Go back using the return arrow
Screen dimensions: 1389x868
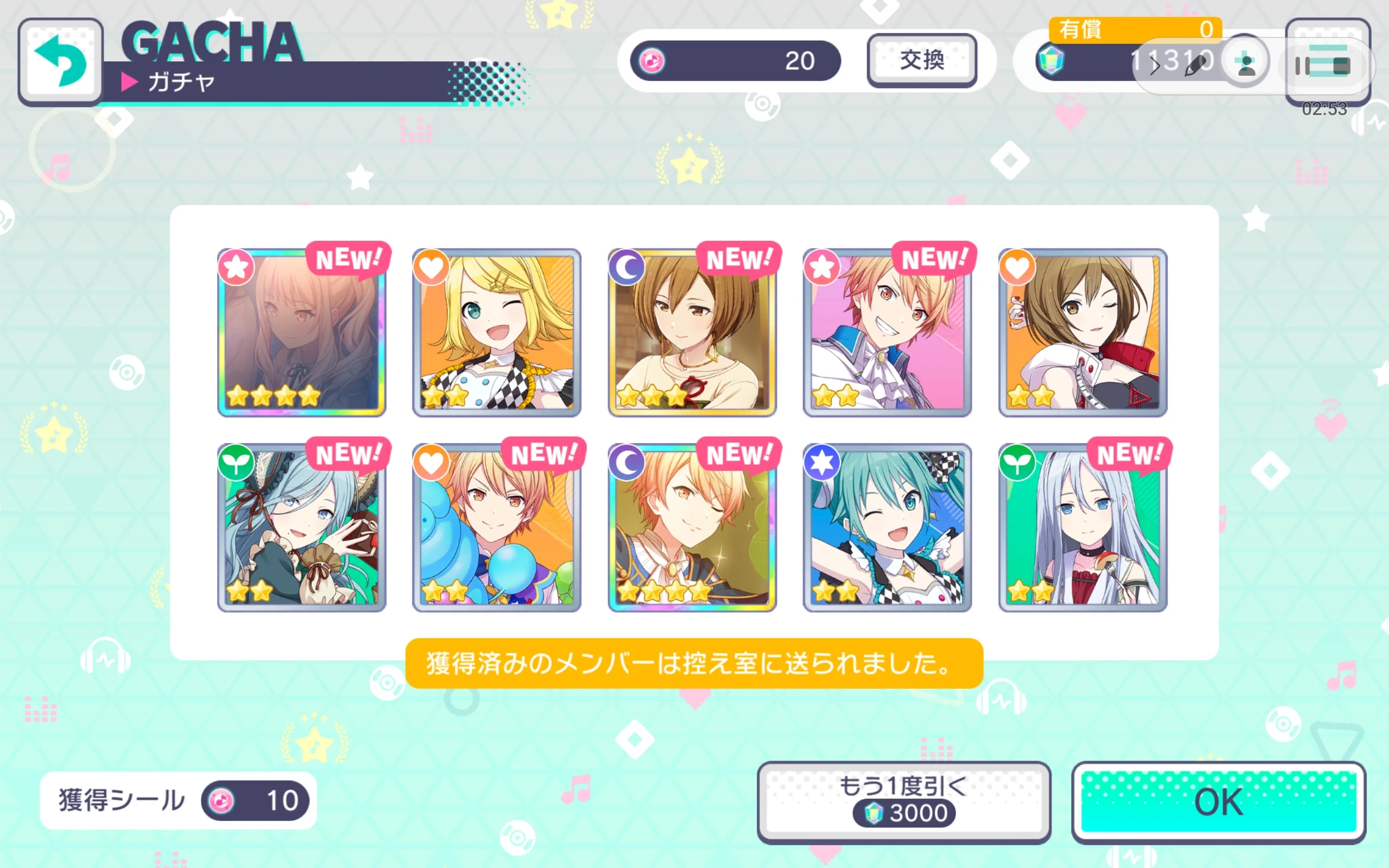point(61,60)
